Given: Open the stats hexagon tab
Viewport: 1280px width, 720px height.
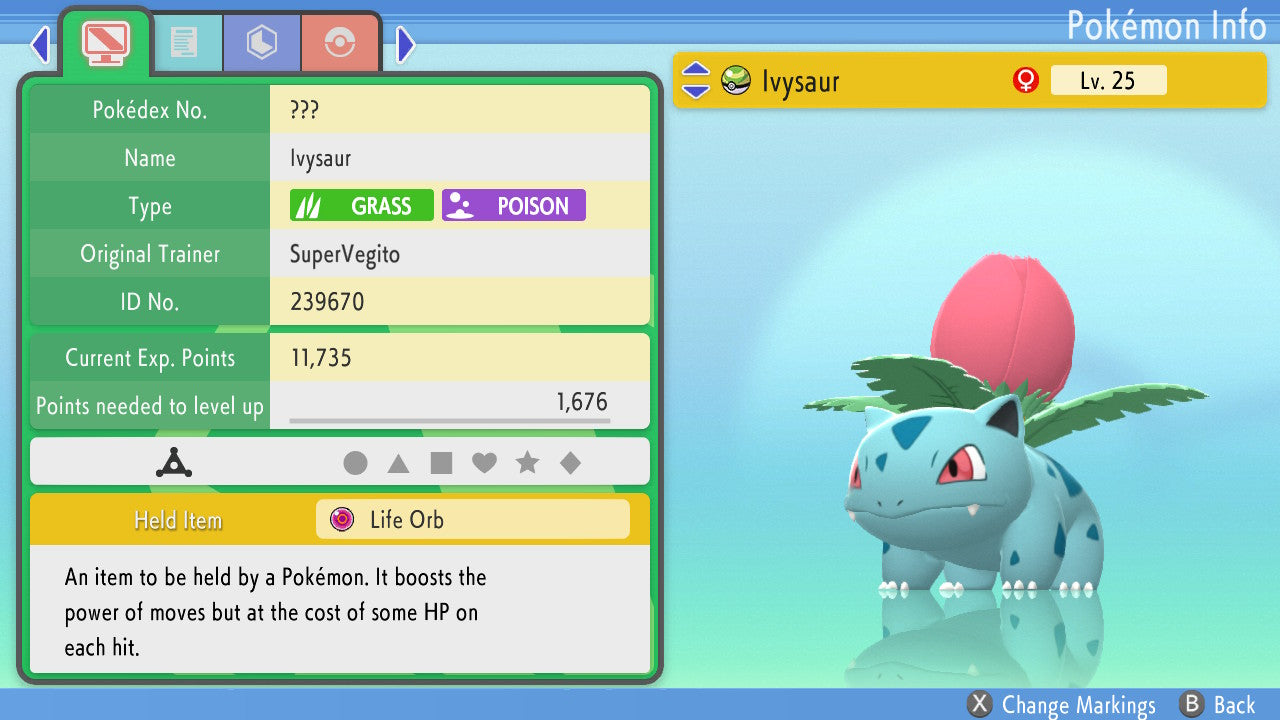Looking at the screenshot, I should coord(261,42).
